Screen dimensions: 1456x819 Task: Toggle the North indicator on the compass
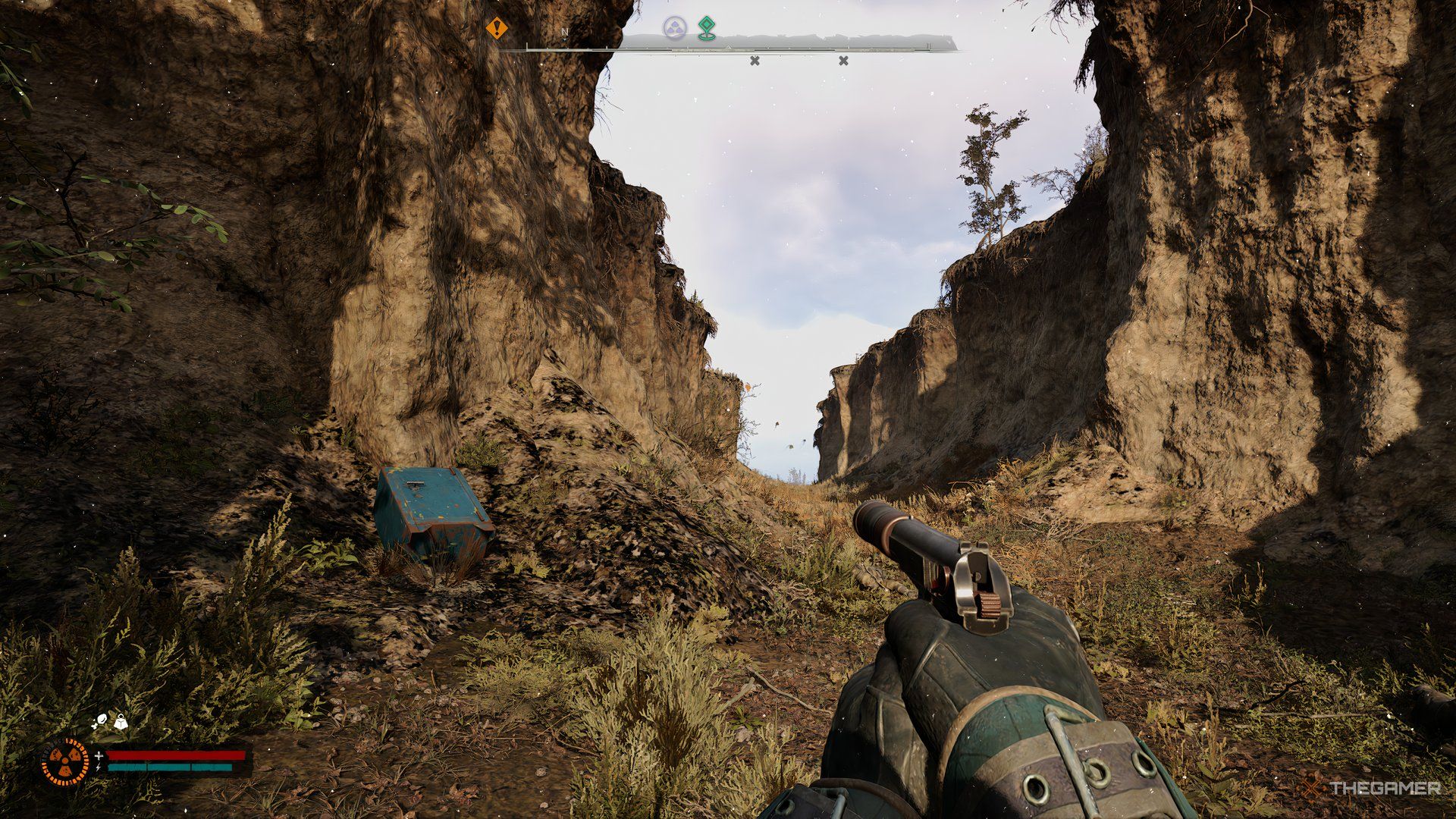coord(564,30)
